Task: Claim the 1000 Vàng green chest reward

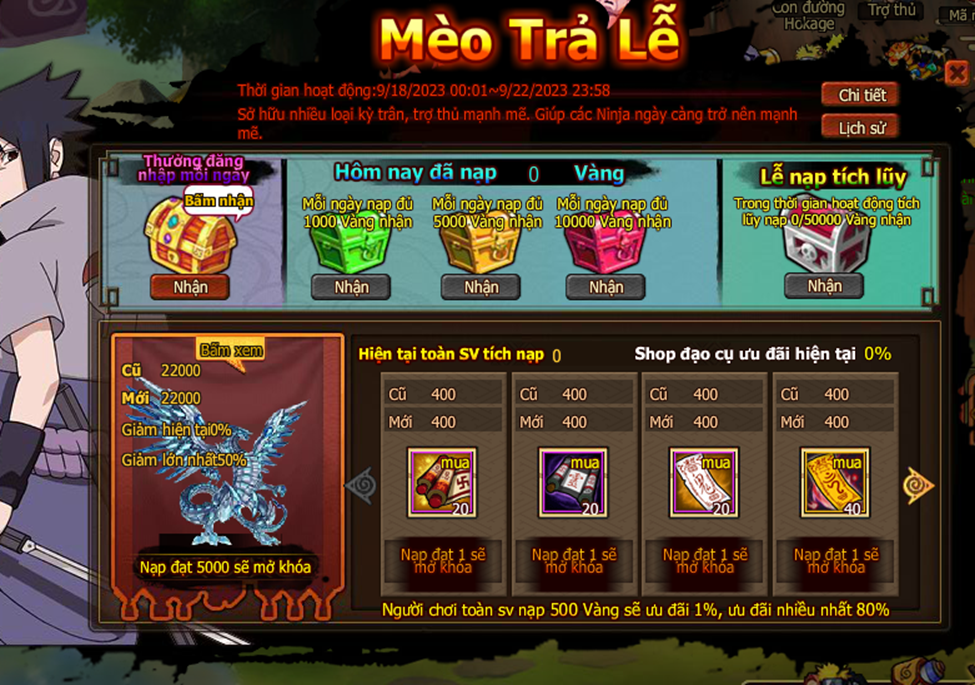Action: tap(350, 287)
